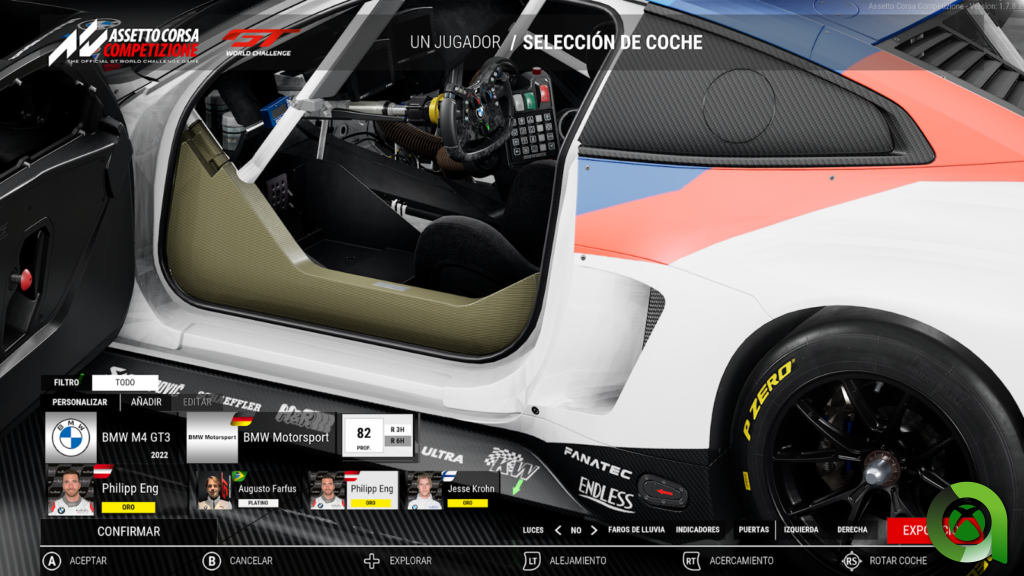Open the FILTRO dropdown showing TODO
Screen dimensions: 1024x576
[x=125, y=382]
